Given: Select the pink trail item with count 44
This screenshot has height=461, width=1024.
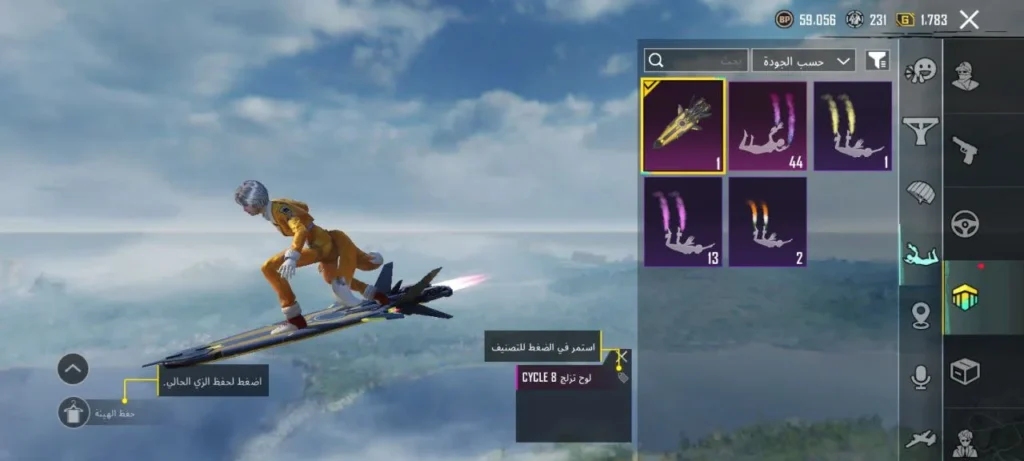Looking at the screenshot, I should pos(767,126).
